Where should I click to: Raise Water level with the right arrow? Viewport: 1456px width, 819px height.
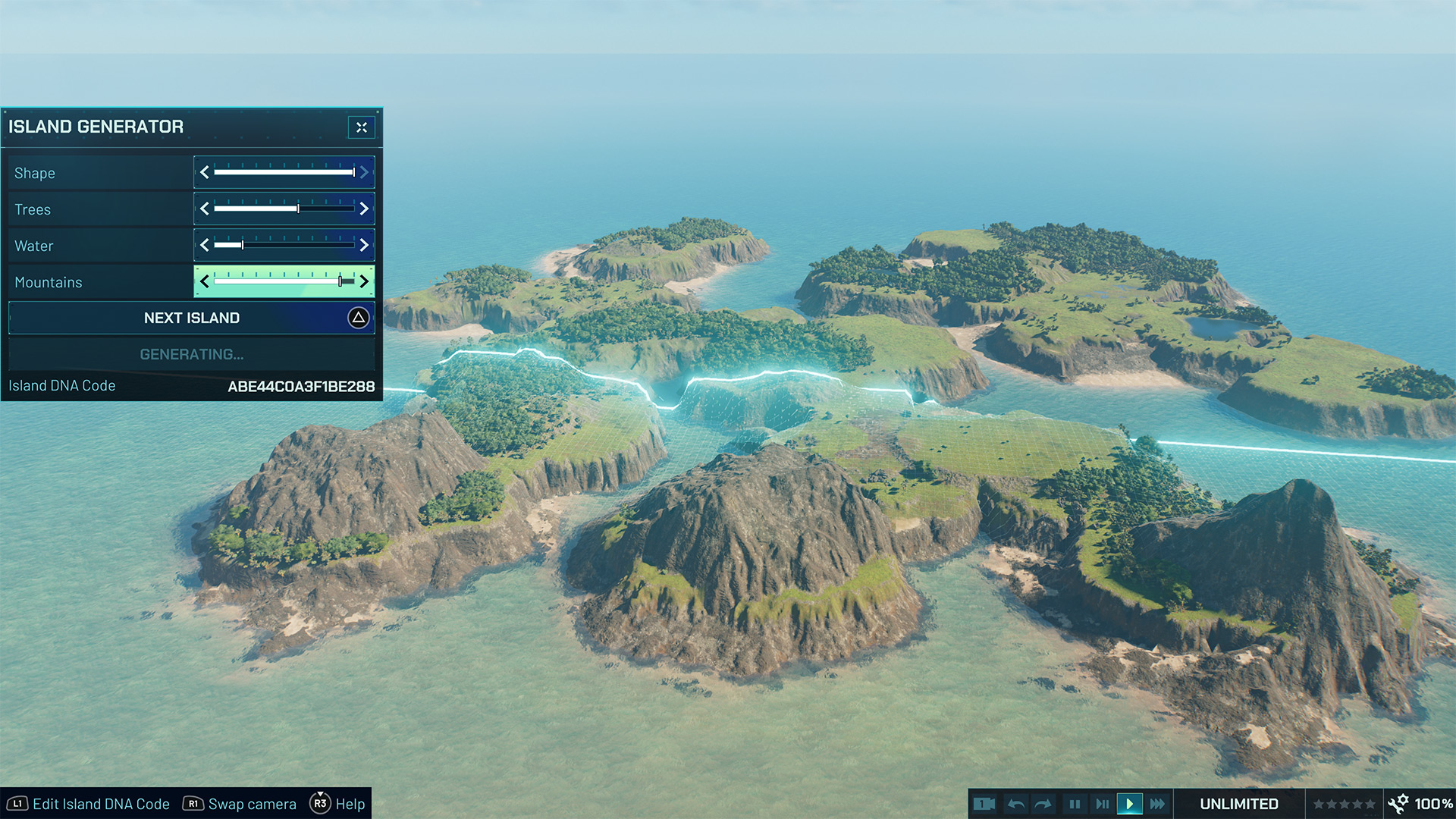364,245
